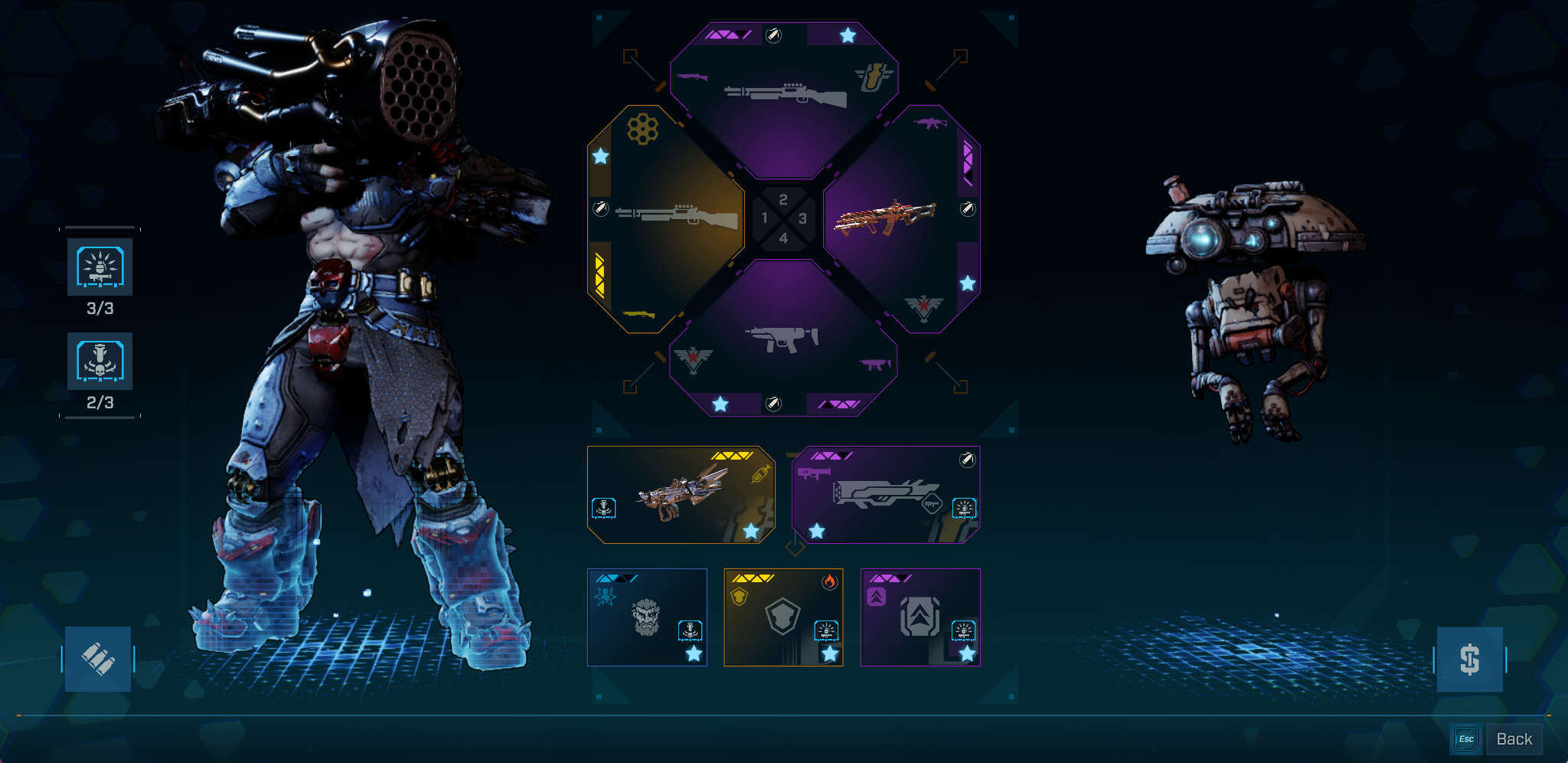Open the purple launcher gear slot
The height and width of the screenshot is (763, 1568).
(x=886, y=495)
